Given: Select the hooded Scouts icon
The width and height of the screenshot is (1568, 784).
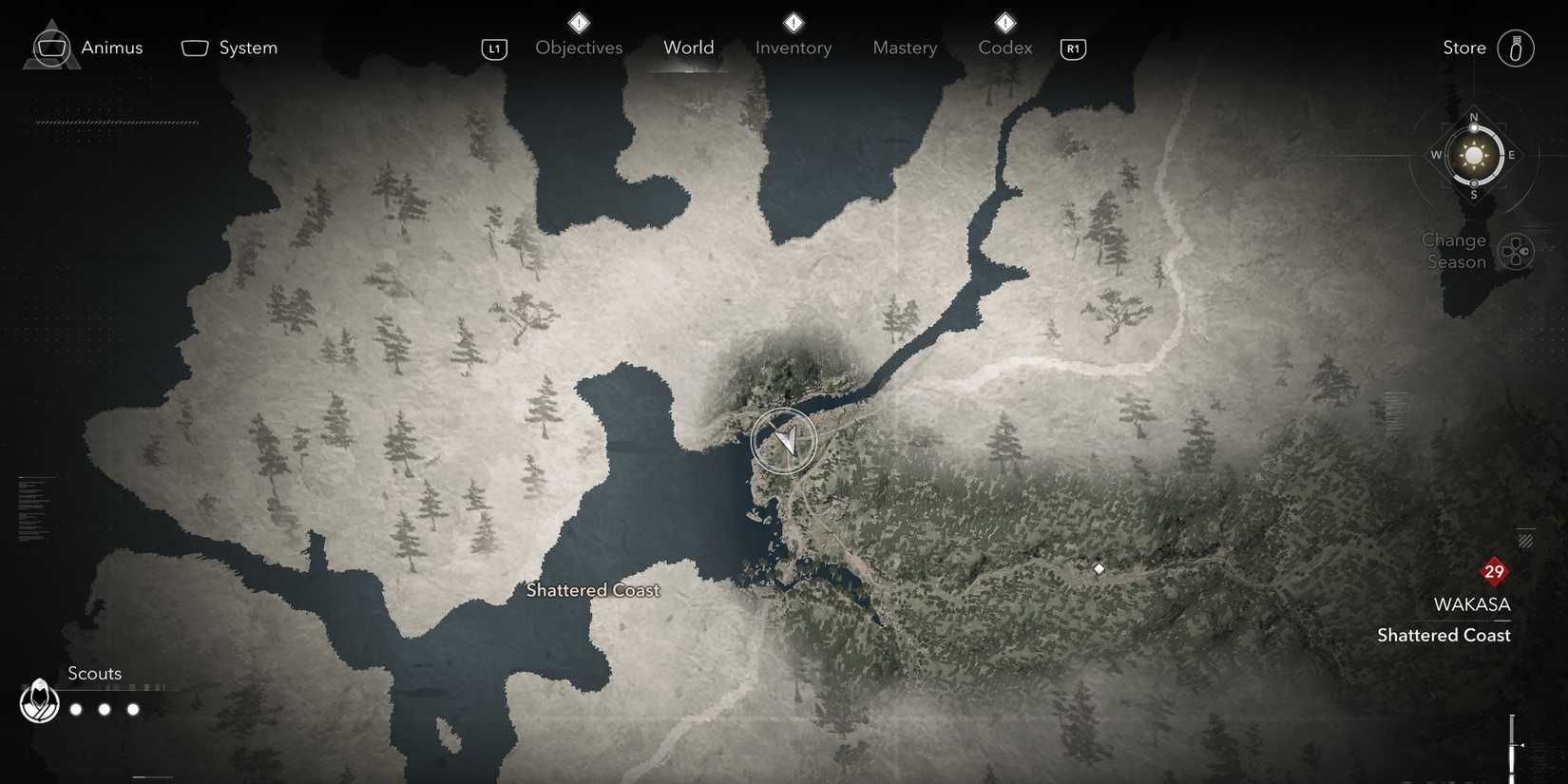Looking at the screenshot, I should point(38,701).
